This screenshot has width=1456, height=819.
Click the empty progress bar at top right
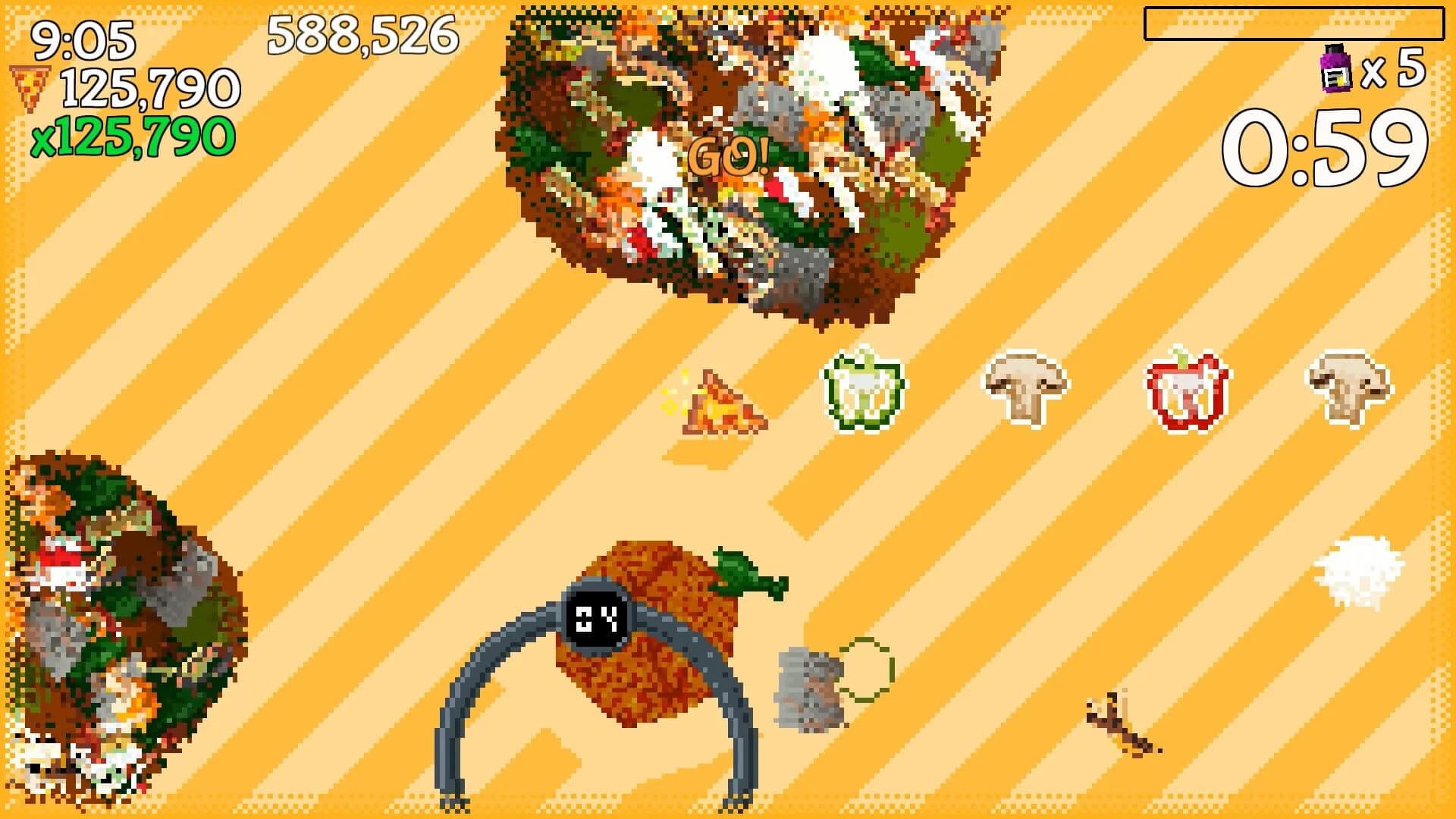(1297, 24)
